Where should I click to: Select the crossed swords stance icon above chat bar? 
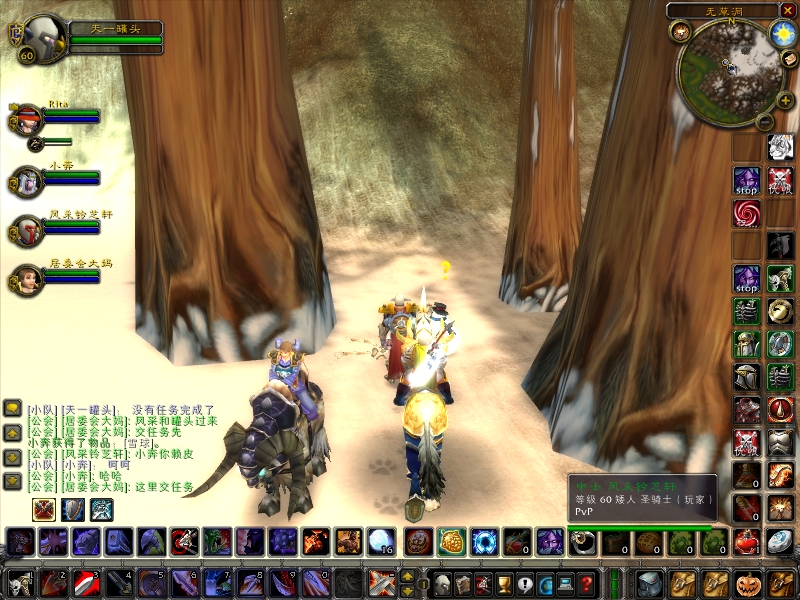point(44,509)
